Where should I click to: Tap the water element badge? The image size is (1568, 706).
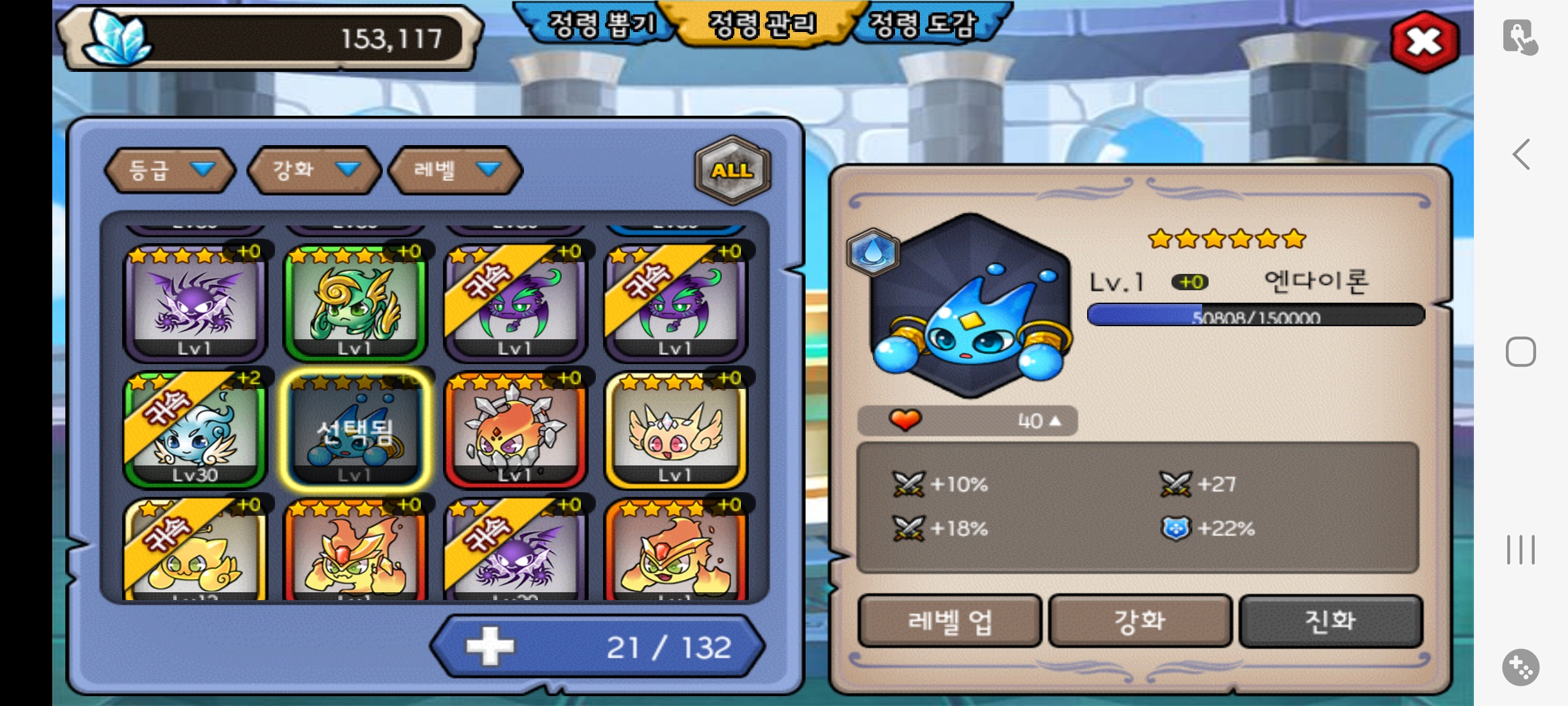[873, 252]
